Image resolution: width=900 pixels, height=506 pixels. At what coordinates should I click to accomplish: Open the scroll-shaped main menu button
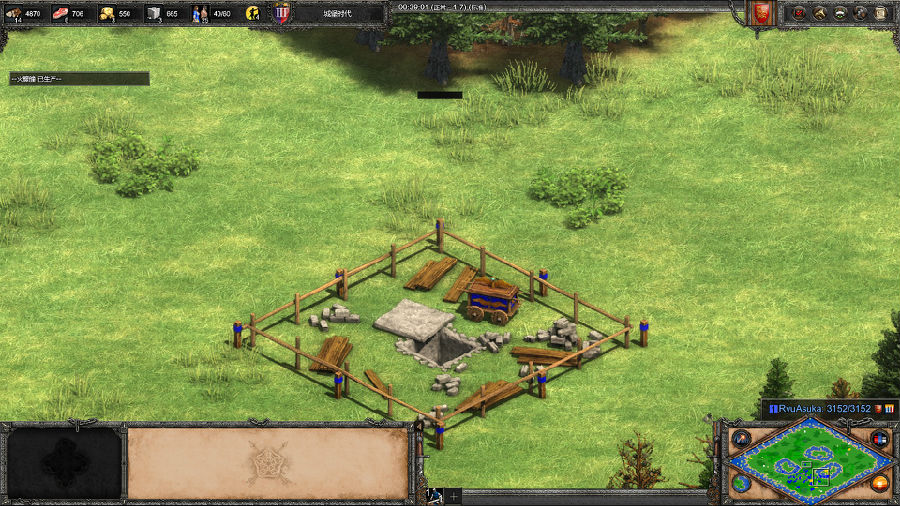(879, 13)
